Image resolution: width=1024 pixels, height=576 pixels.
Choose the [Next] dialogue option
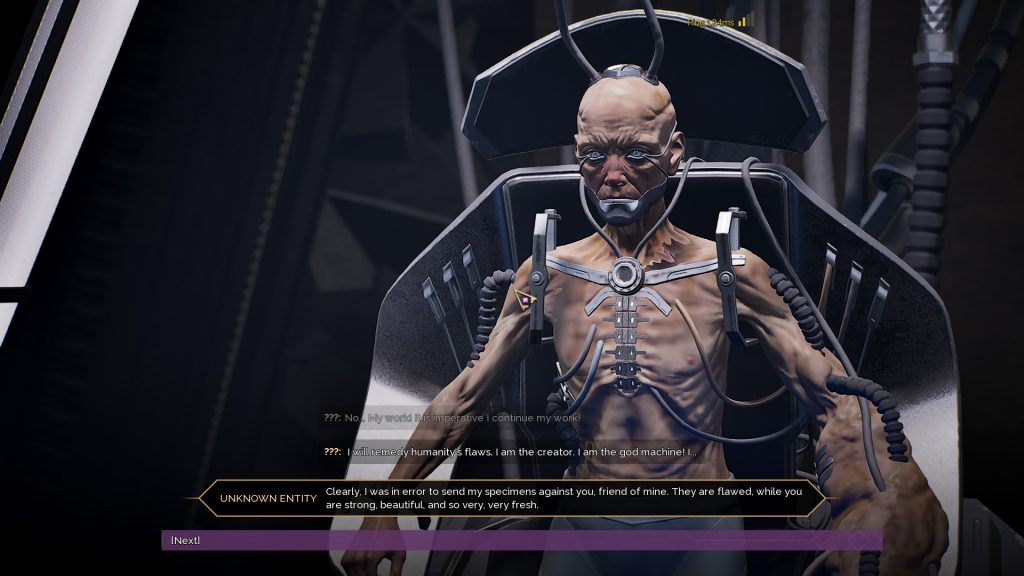[186, 540]
